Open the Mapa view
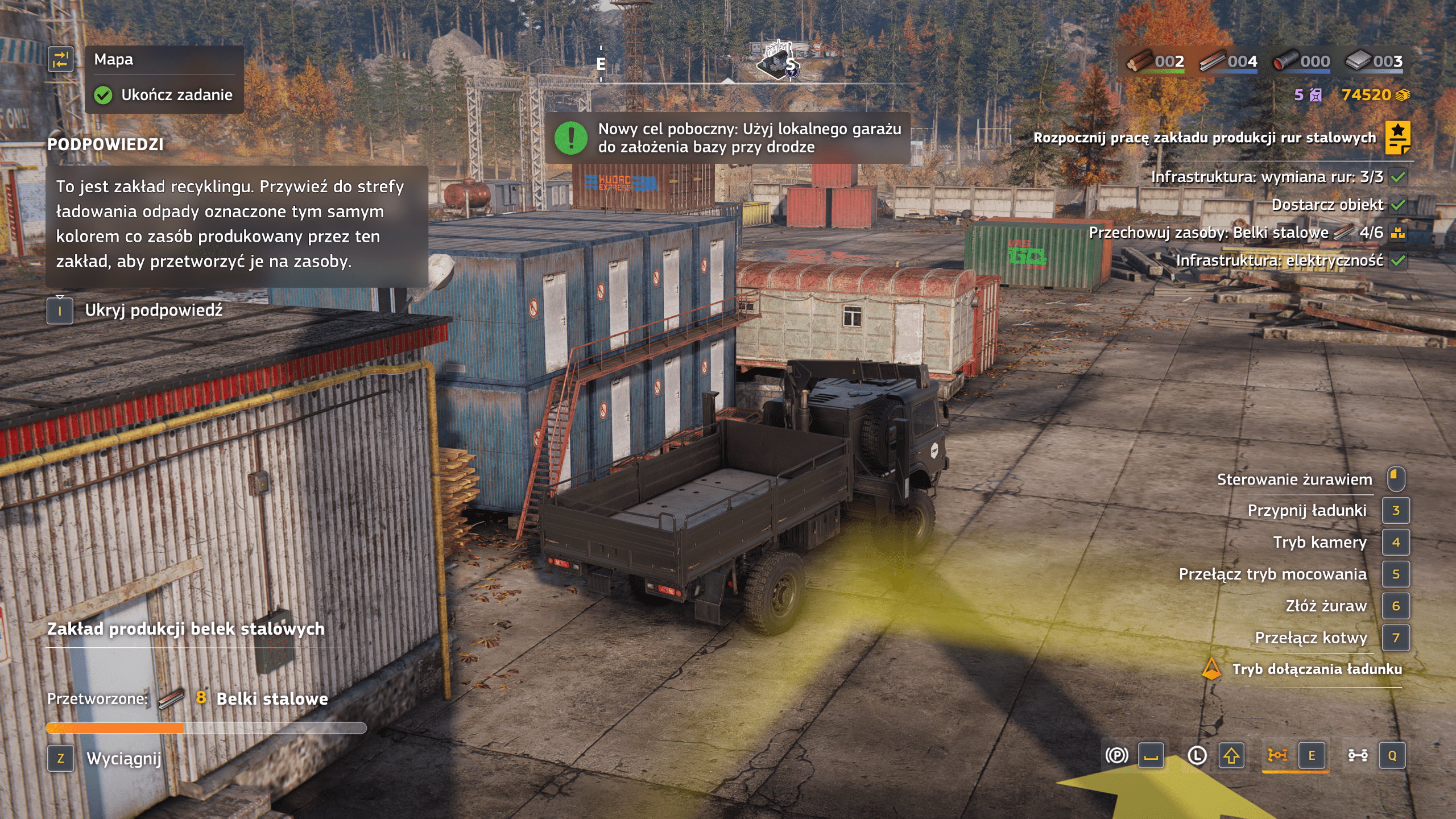This screenshot has width=1456, height=819. 114,60
